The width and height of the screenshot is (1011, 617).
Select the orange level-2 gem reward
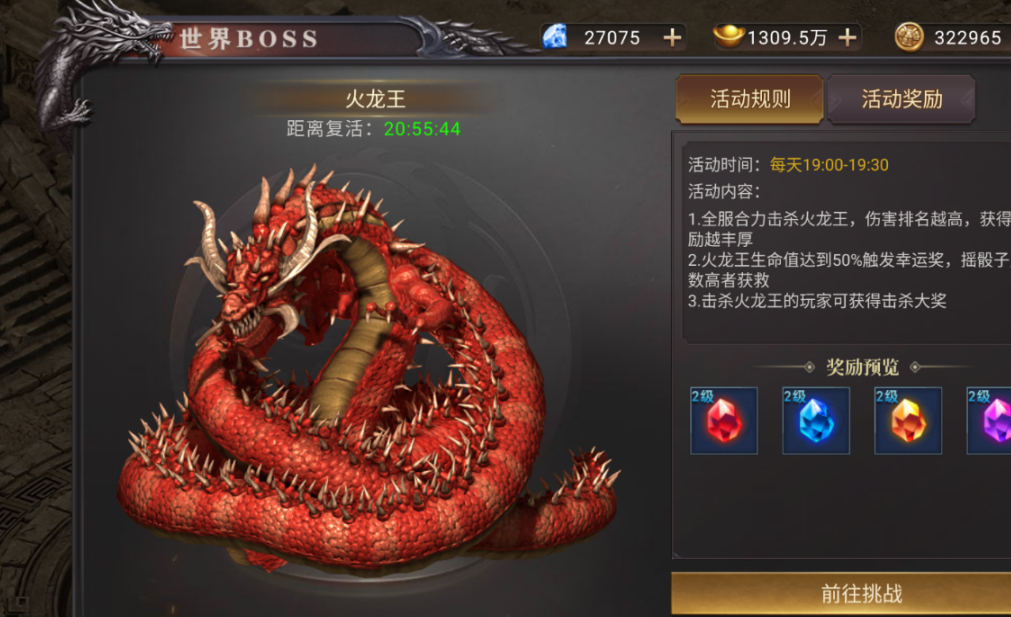coord(908,421)
